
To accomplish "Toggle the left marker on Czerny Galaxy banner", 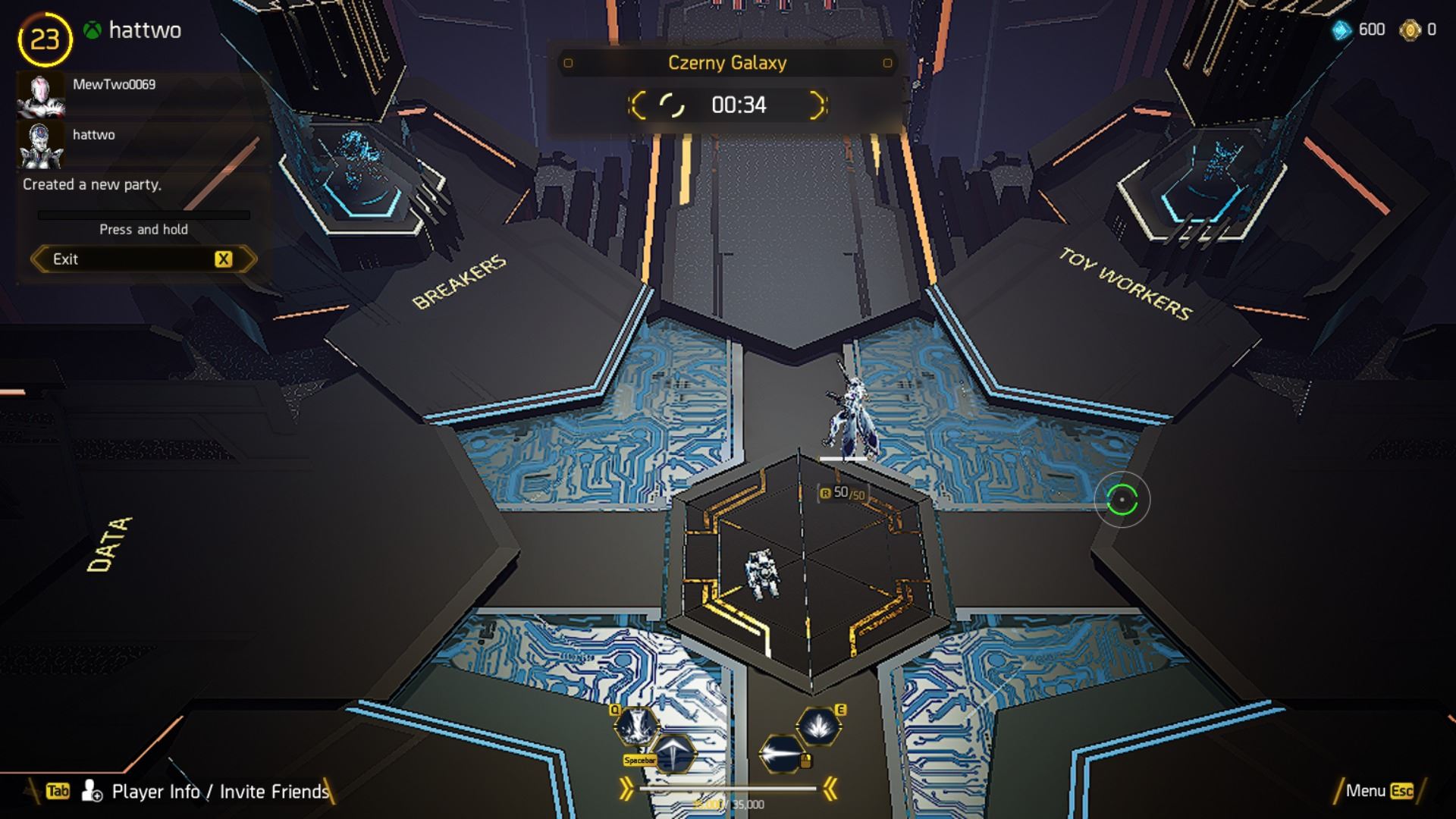I will click(x=567, y=64).
